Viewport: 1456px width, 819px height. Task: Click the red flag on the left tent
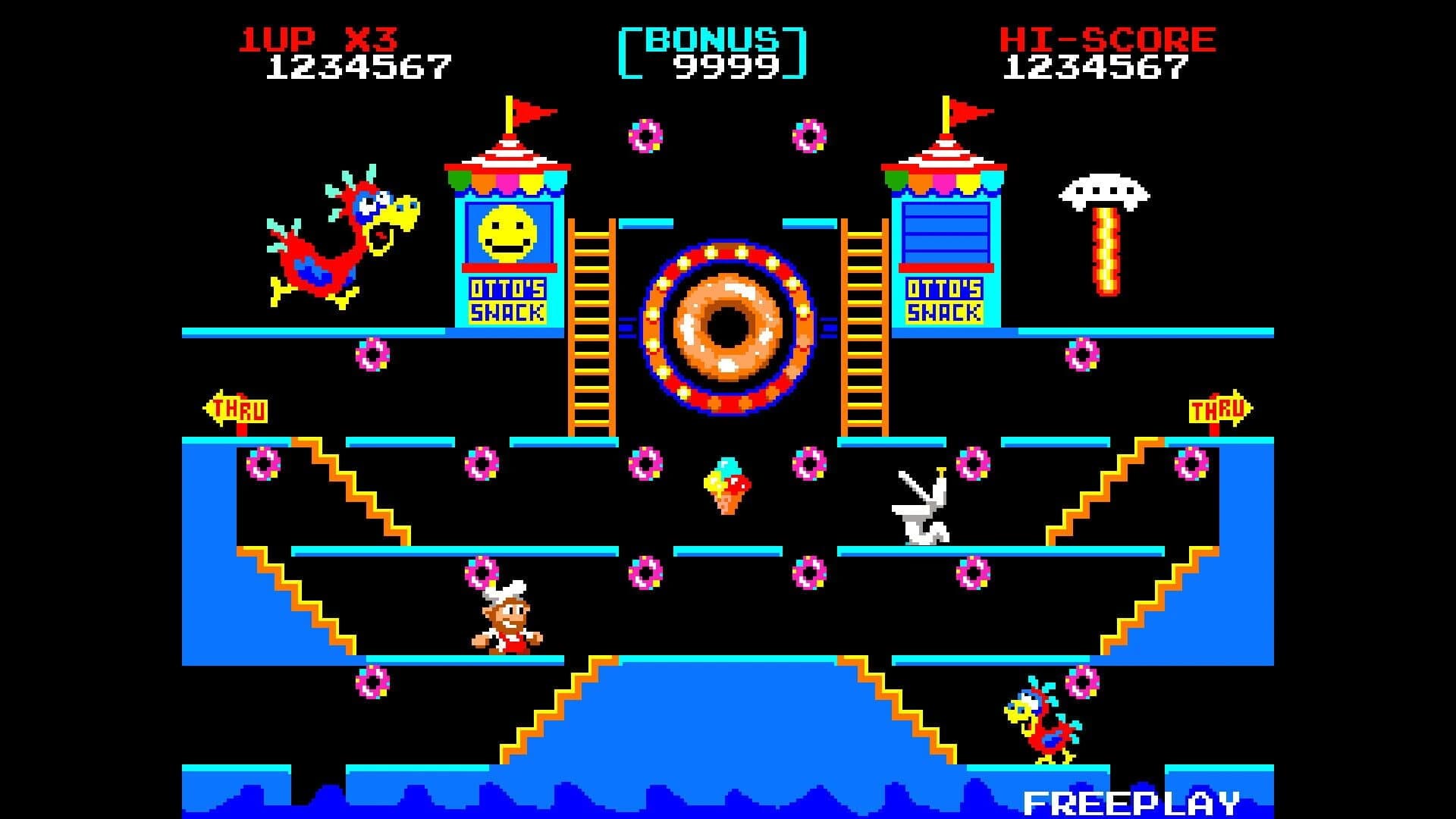pyautogui.click(x=531, y=110)
